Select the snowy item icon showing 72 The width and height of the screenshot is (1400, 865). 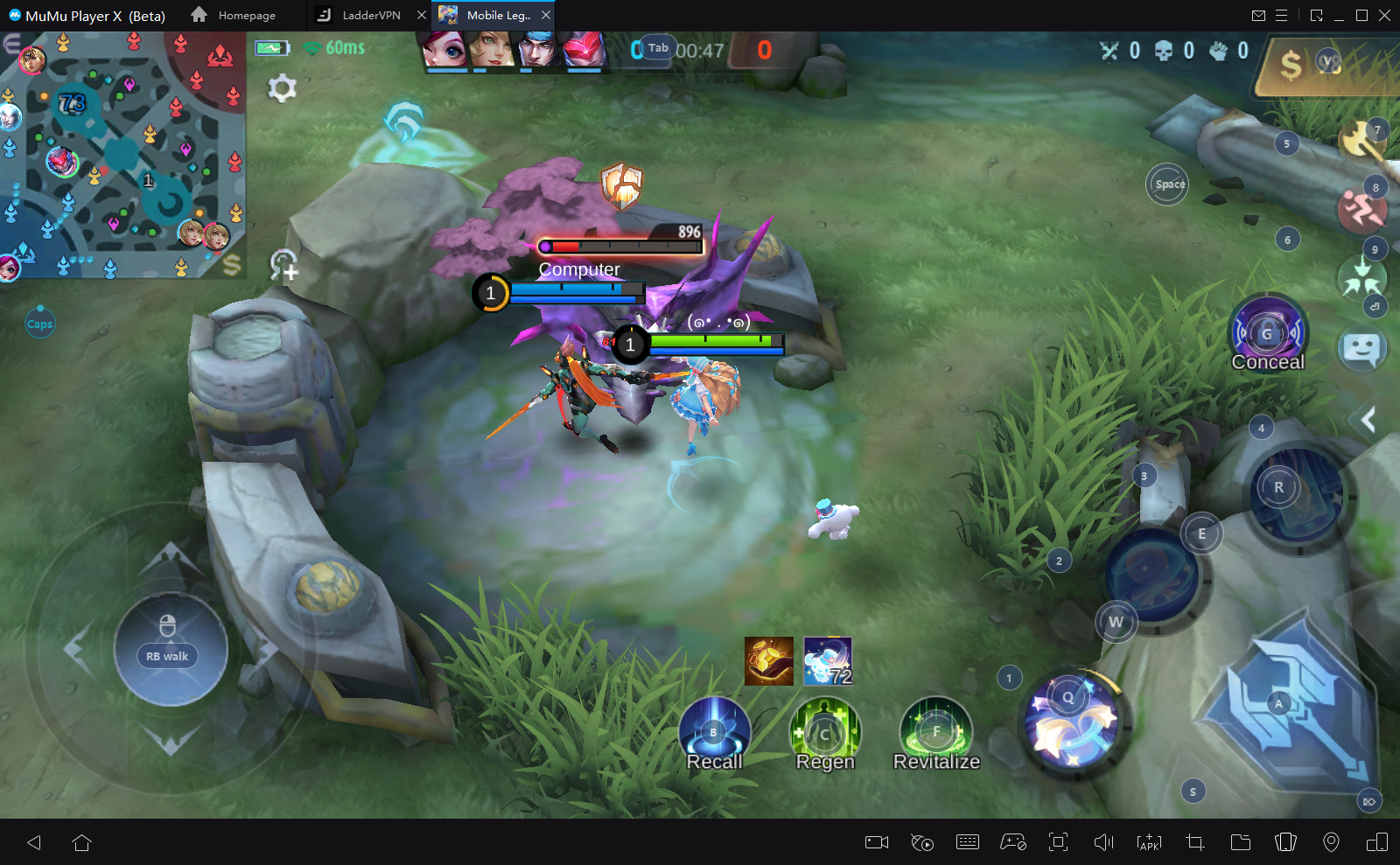828,661
